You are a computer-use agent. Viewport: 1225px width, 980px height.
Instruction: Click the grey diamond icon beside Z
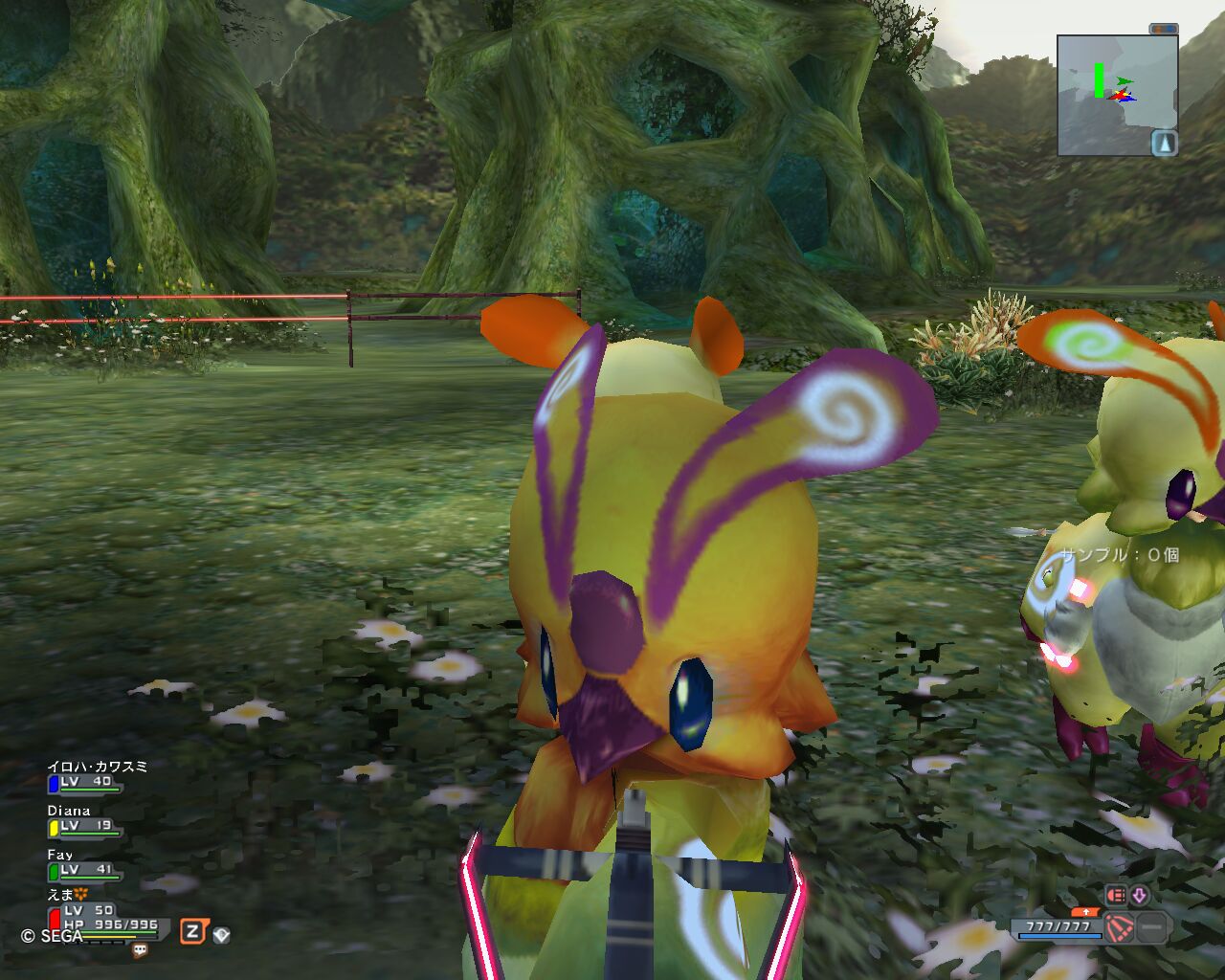pyautogui.click(x=221, y=934)
